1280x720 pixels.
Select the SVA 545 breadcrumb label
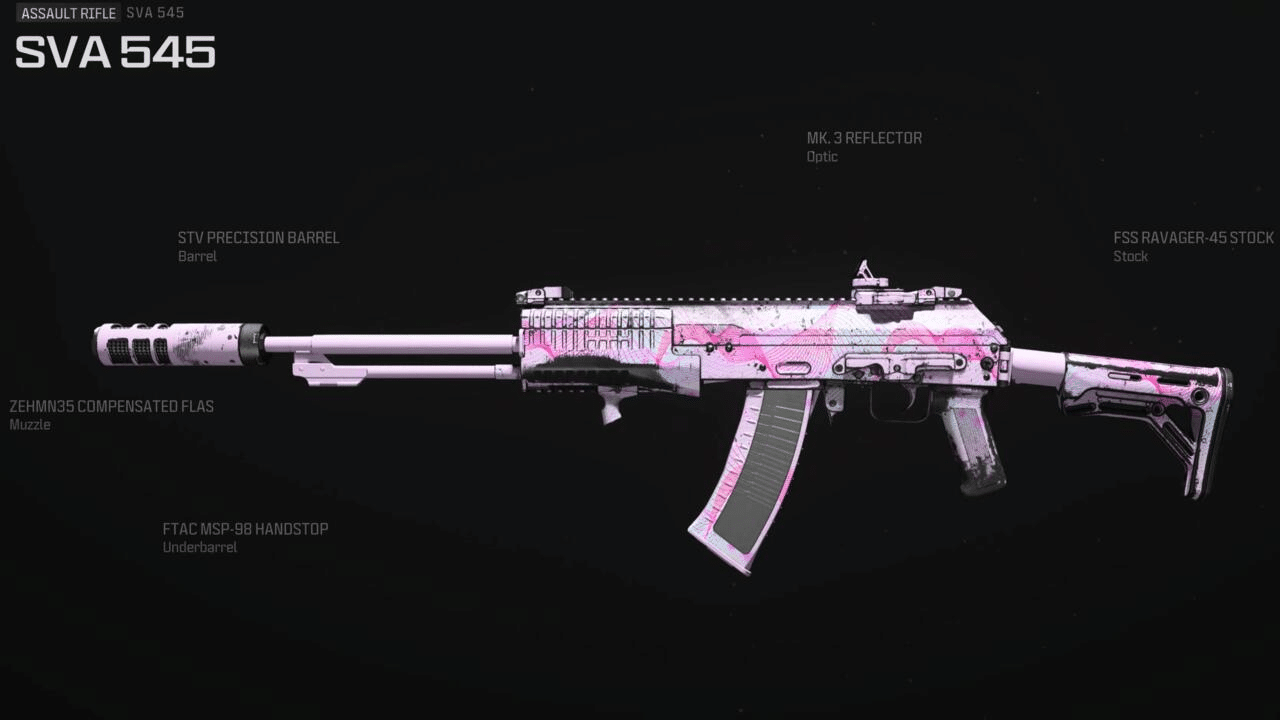point(155,13)
